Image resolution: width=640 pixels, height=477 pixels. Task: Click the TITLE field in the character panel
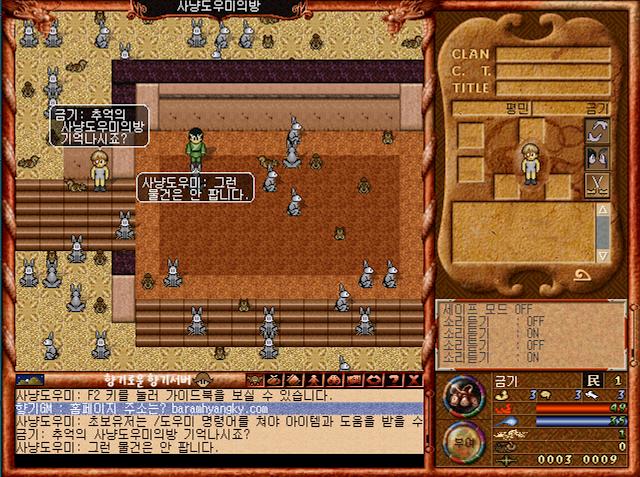click(x=553, y=88)
